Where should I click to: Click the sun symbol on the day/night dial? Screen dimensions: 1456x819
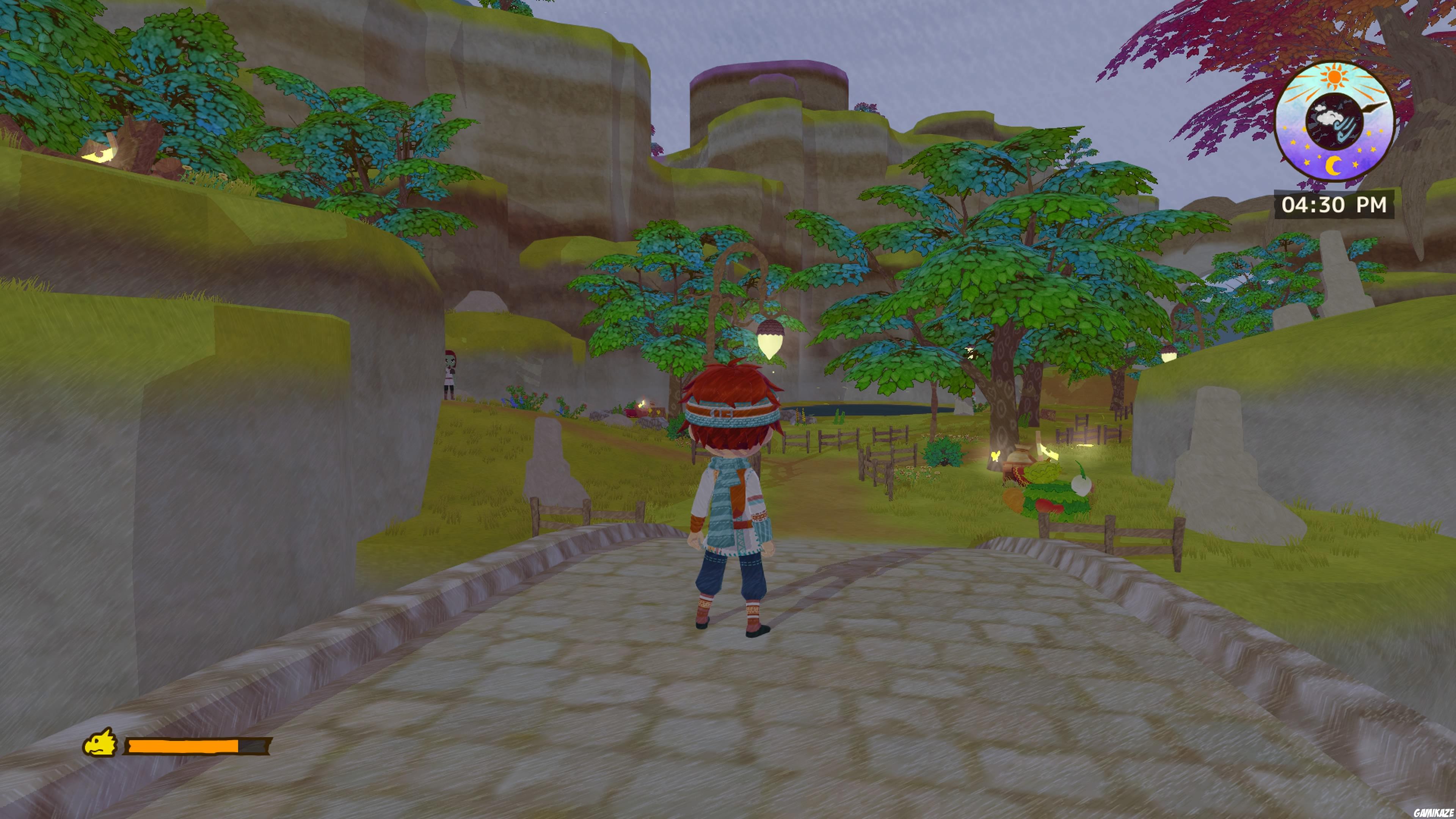coord(1335,76)
